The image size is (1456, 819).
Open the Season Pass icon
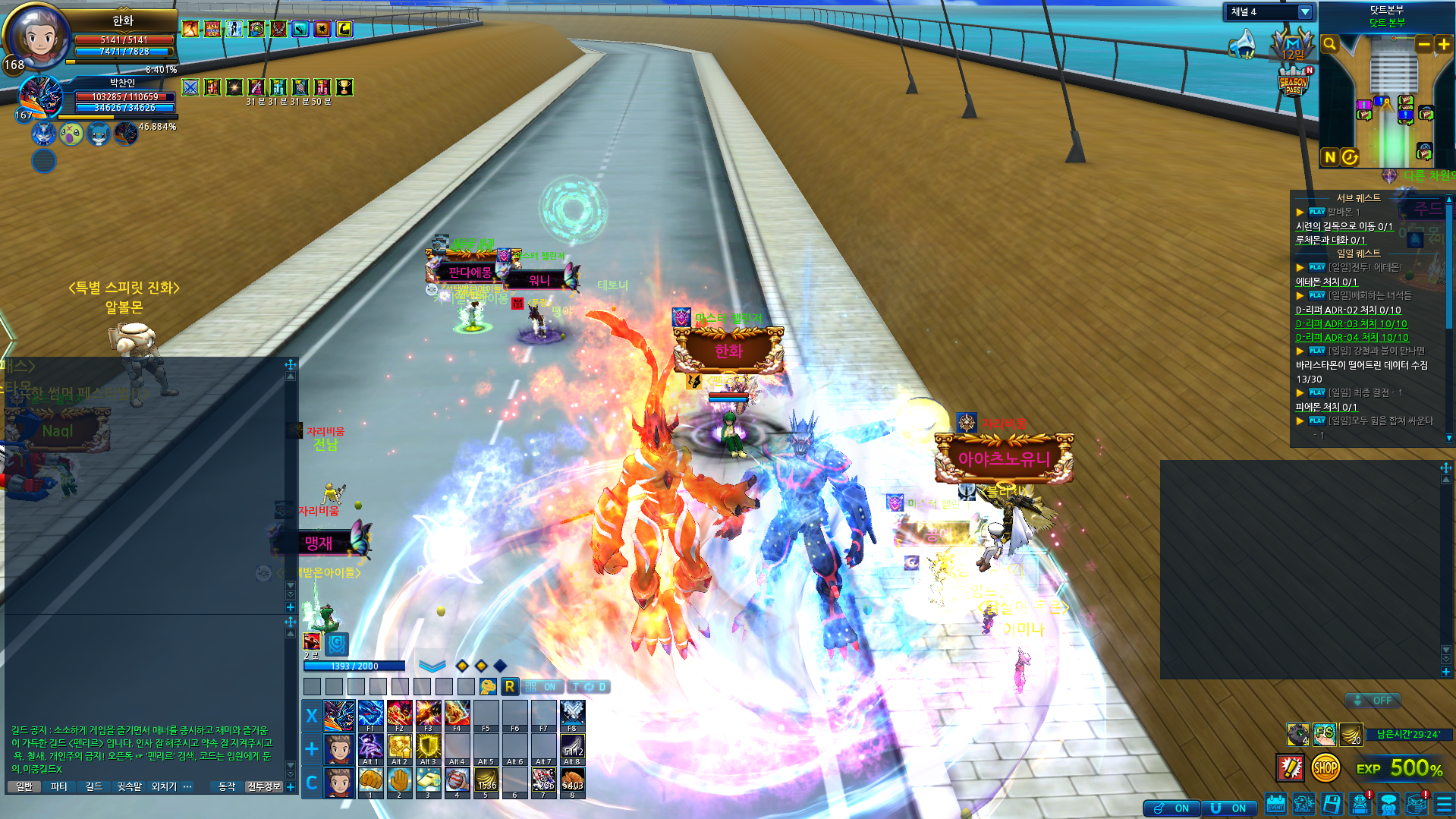pos(1293,83)
